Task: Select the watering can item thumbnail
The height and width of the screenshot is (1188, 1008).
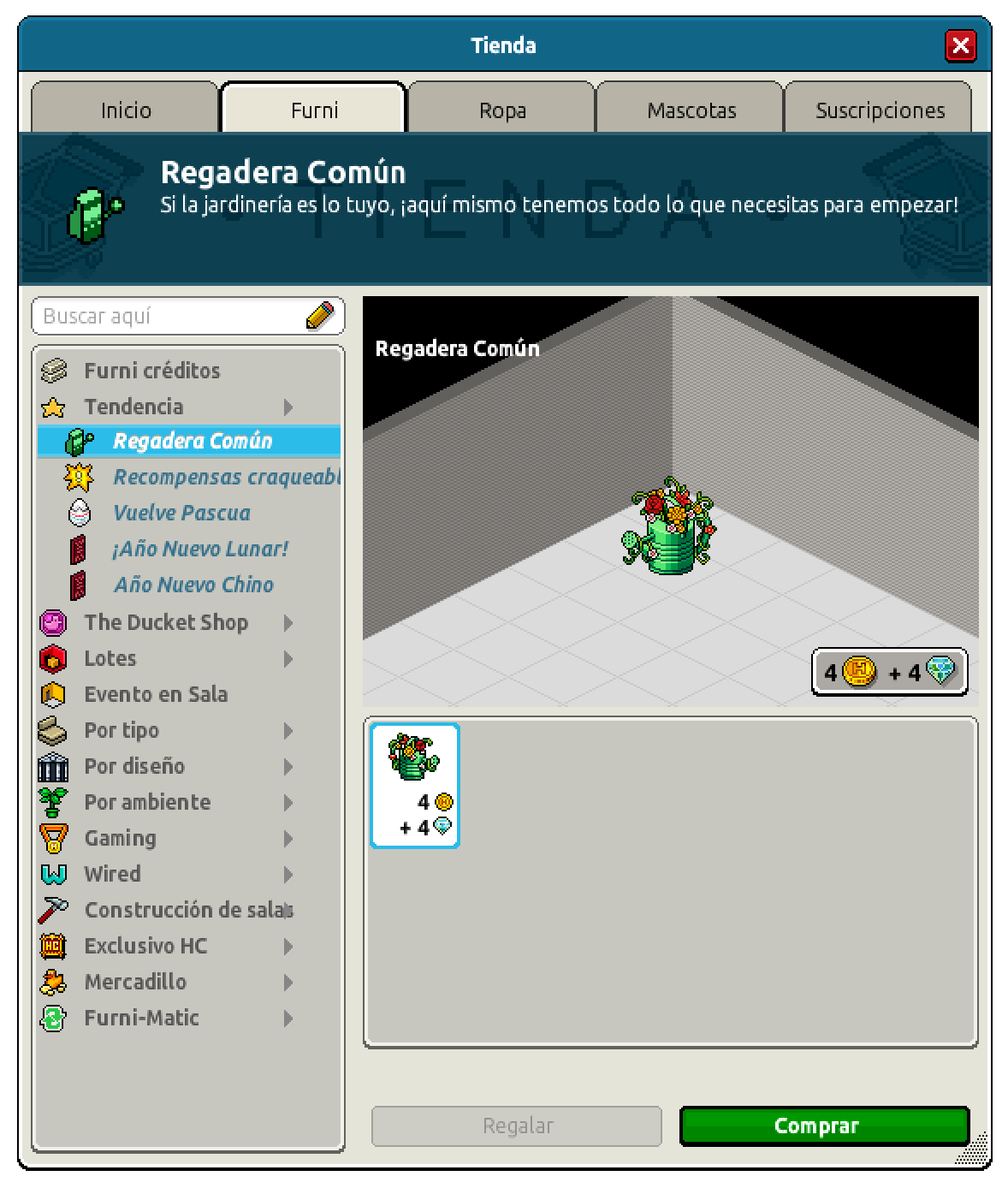Action: click(415, 786)
